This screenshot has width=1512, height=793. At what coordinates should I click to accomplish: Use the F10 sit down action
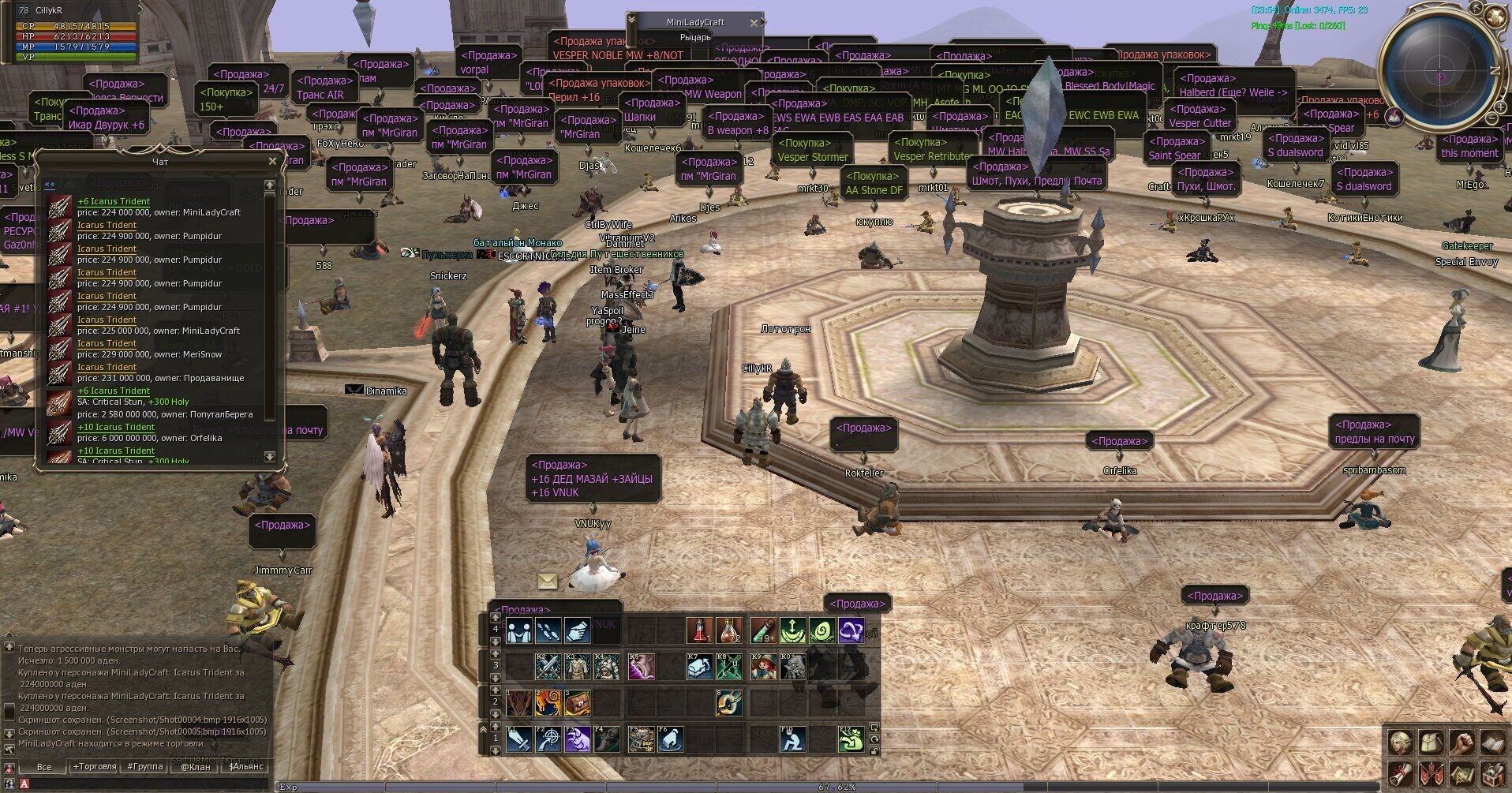[x=792, y=740]
